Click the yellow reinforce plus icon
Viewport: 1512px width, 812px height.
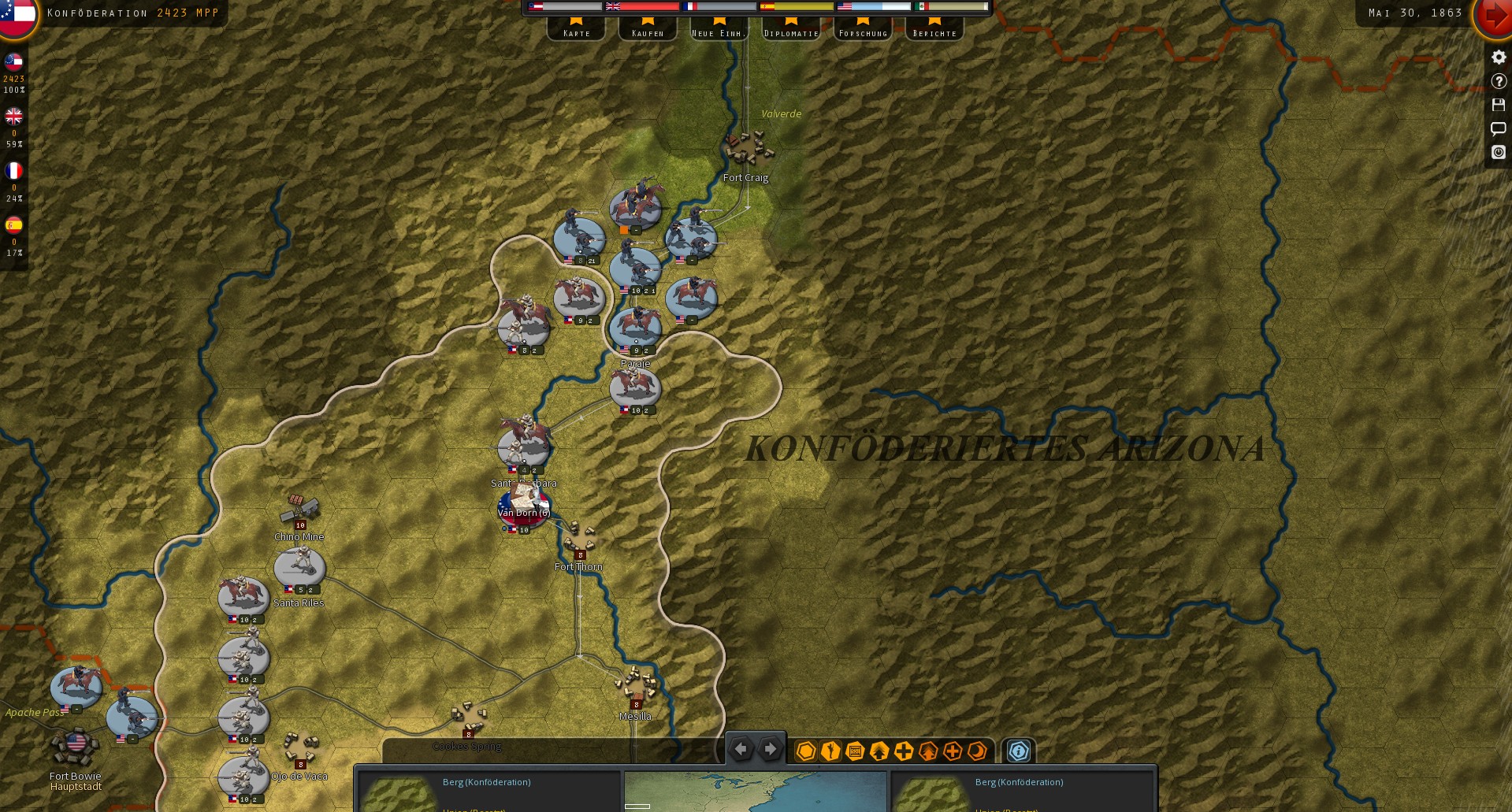[x=904, y=751]
